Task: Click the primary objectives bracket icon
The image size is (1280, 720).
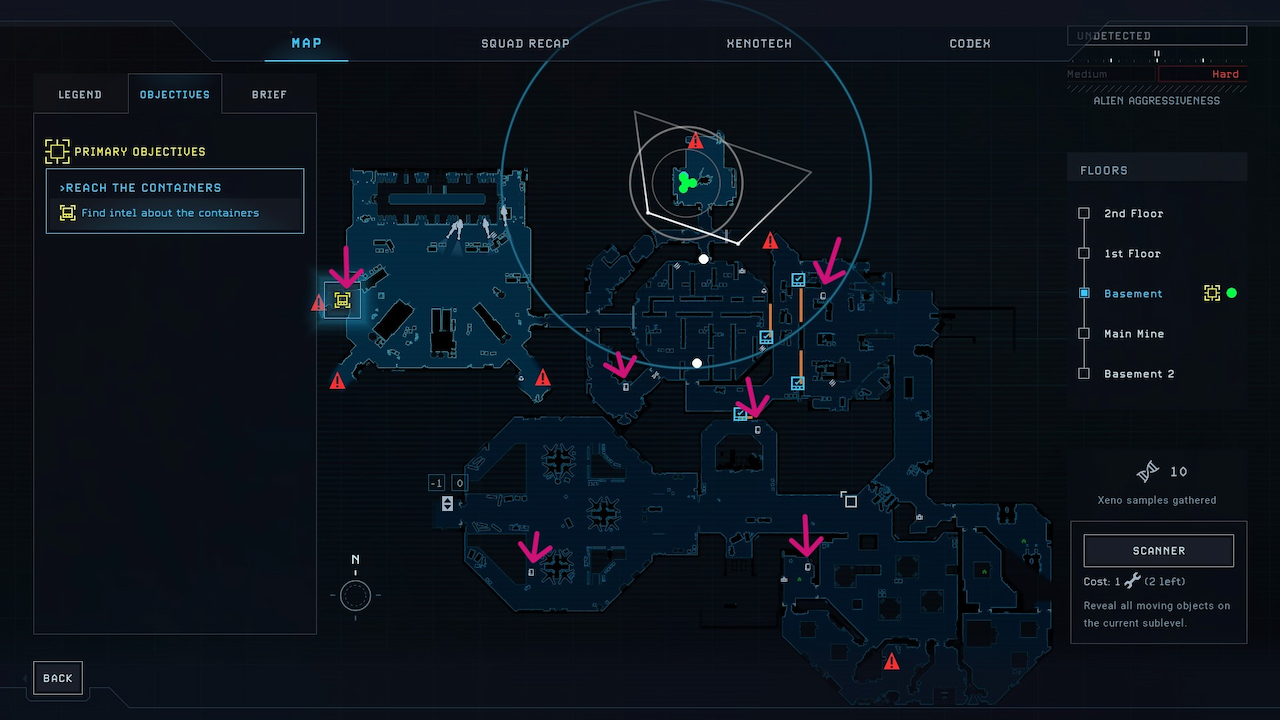Action: click(55, 150)
